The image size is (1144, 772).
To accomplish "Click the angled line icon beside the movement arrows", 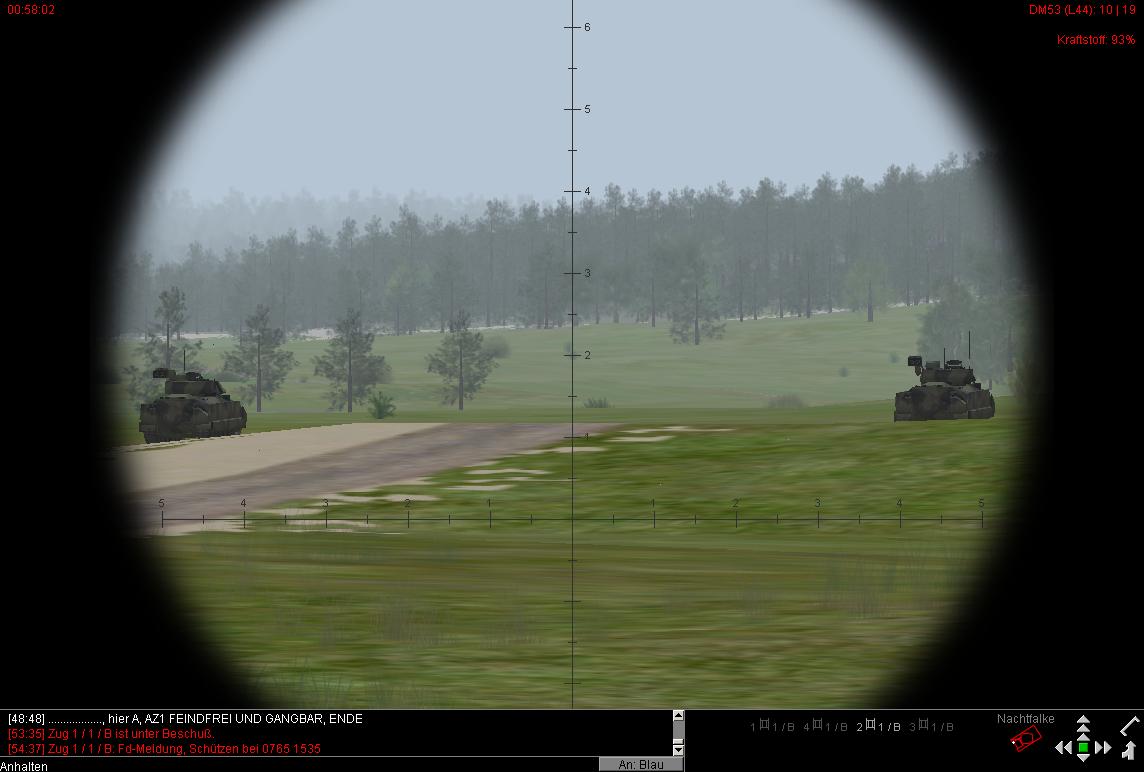I will (x=1130, y=724).
